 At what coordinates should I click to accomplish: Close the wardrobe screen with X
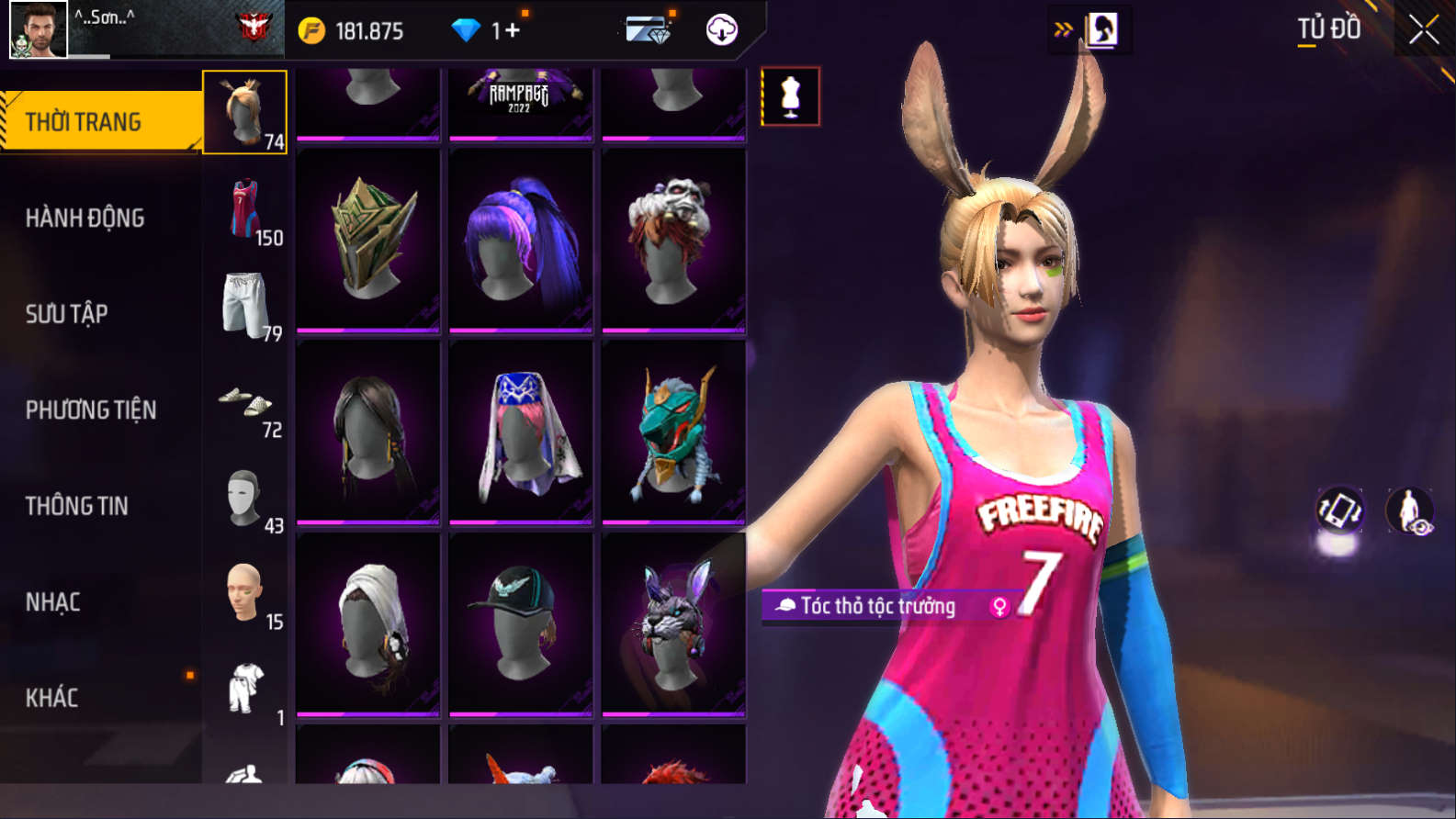pos(1423,30)
